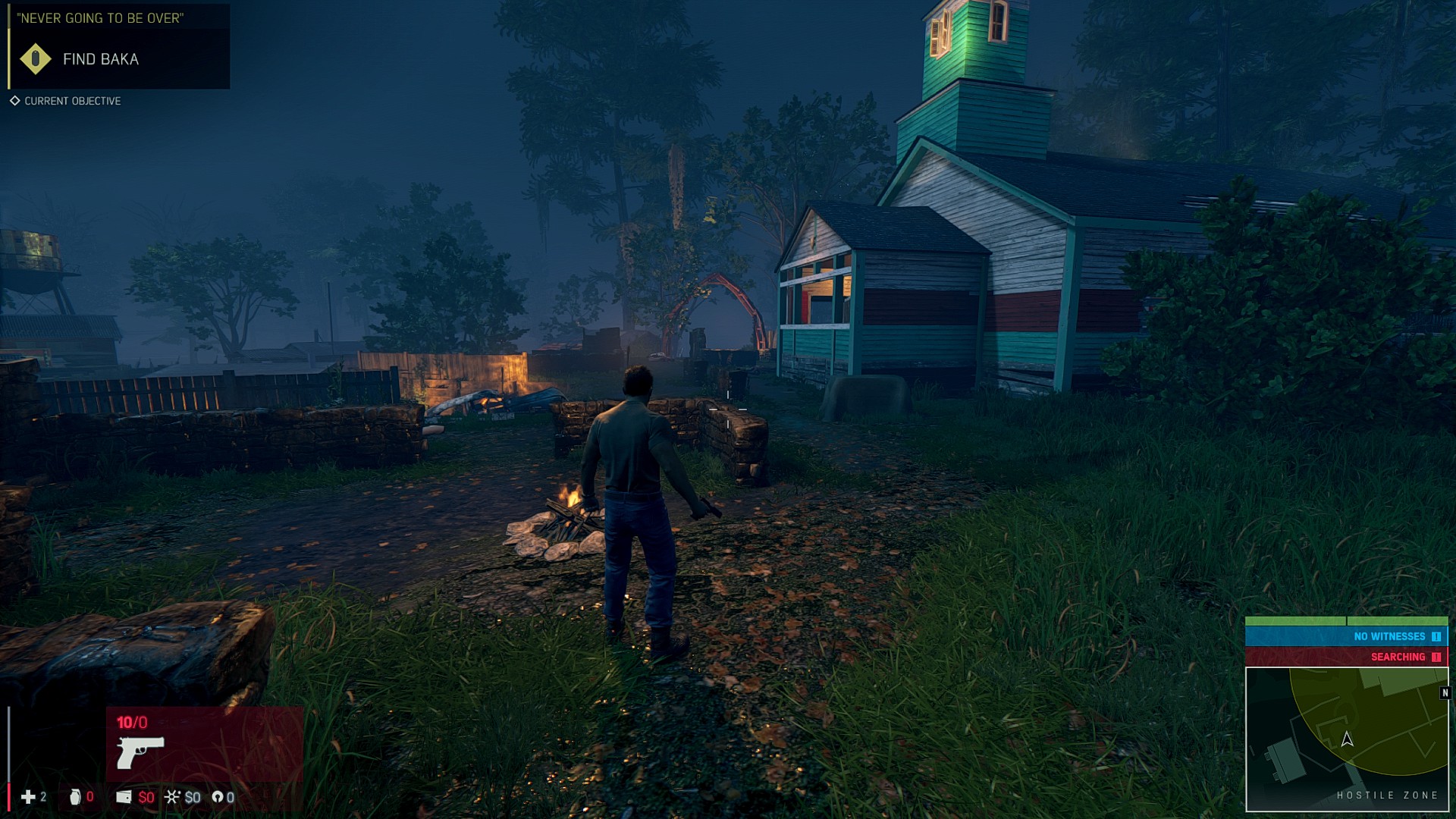Select the equipped pistol weapon icon
The height and width of the screenshot is (819, 1456).
point(140,752)
